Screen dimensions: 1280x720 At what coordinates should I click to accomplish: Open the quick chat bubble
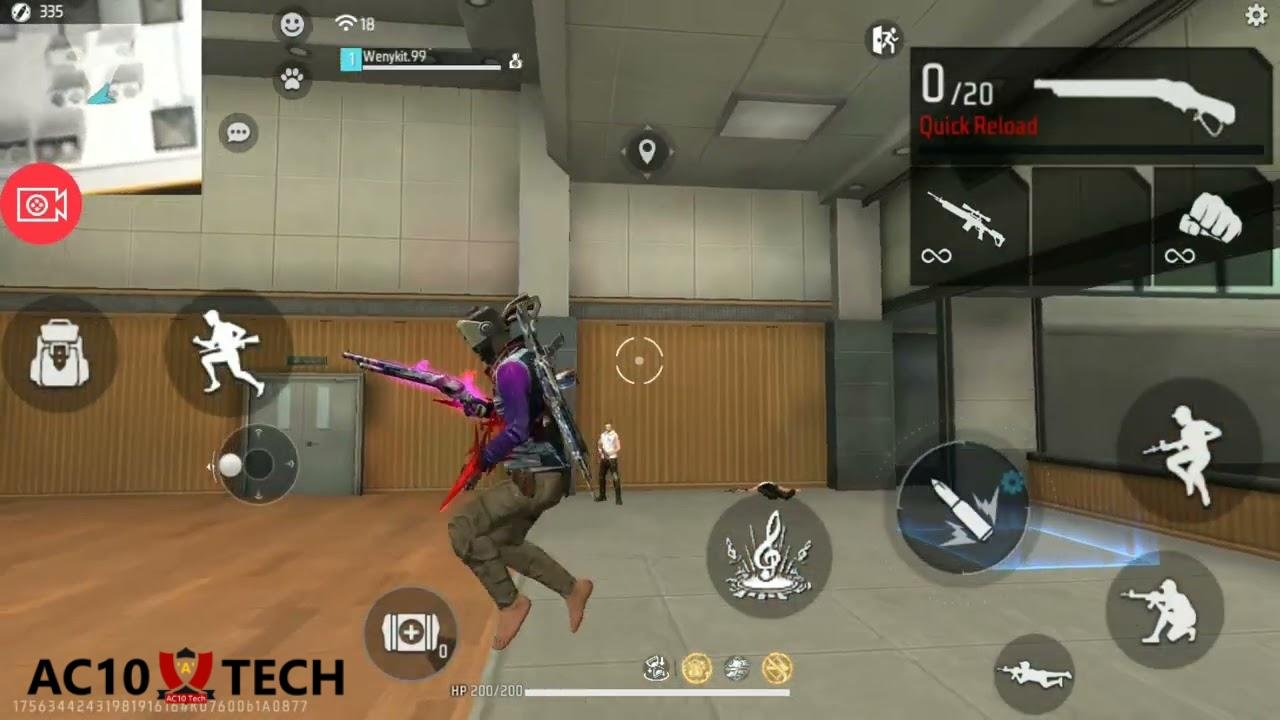239,133
